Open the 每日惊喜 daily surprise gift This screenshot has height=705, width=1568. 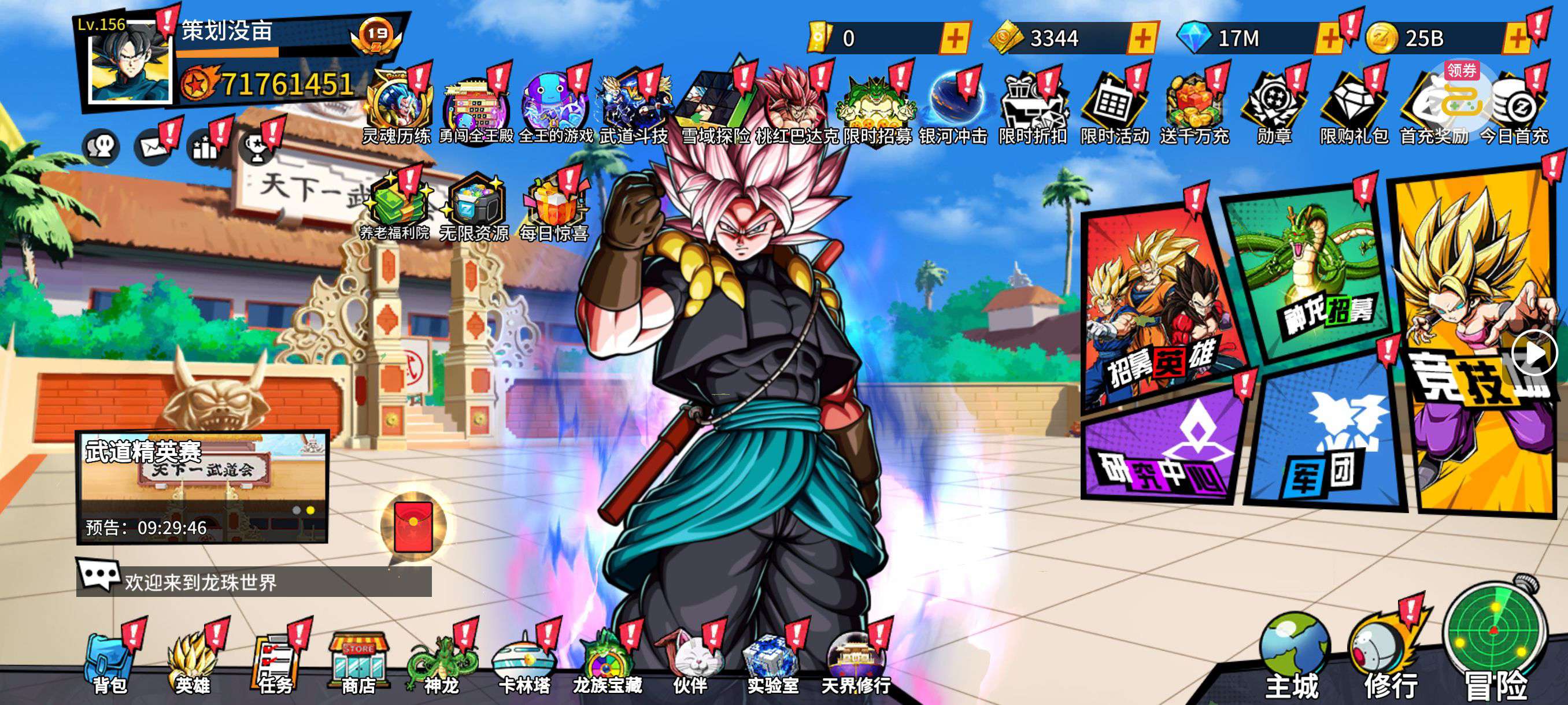(553, 210)
